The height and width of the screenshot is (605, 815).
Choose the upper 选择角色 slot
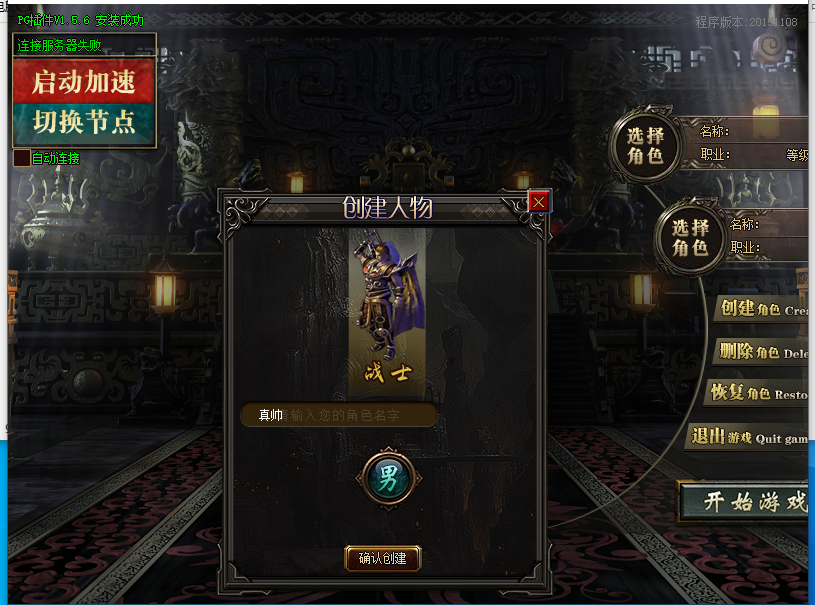645,146
